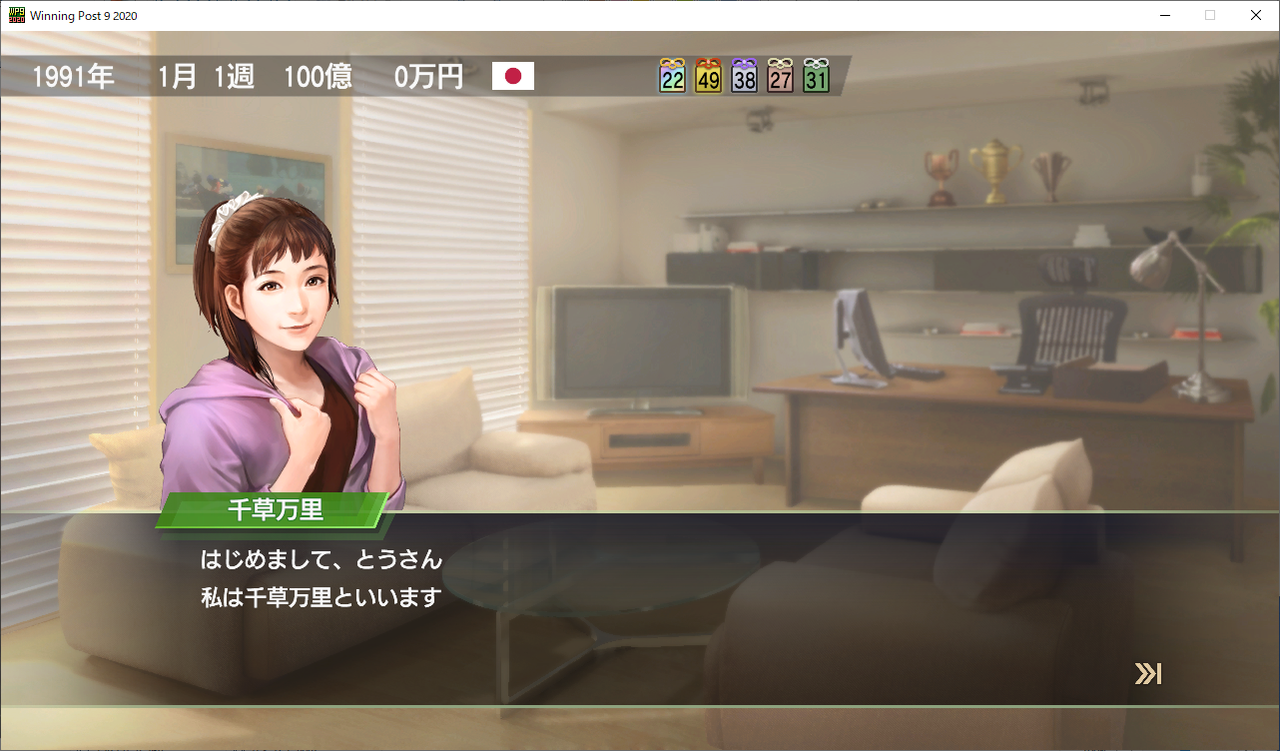Click the maximize button on the title bar
Screen dimensions: 1280x751
1210,15
